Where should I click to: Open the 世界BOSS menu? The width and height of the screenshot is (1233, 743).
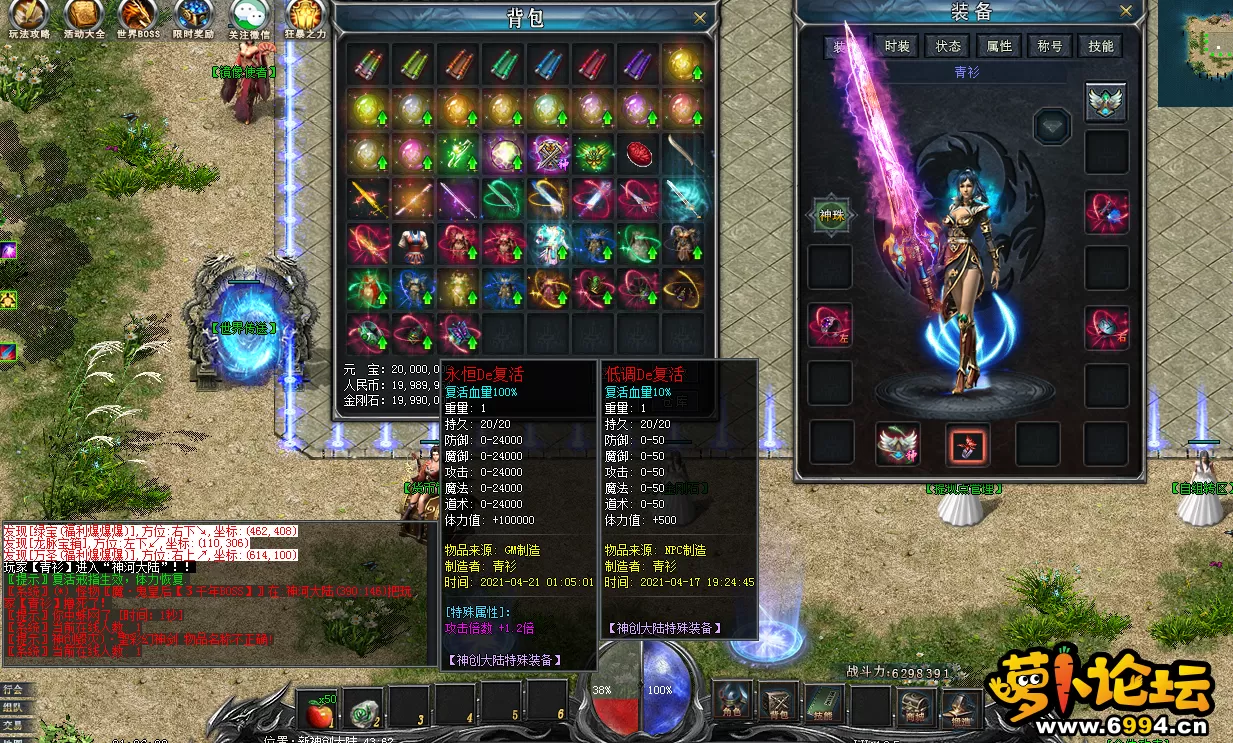pos(138,17)
